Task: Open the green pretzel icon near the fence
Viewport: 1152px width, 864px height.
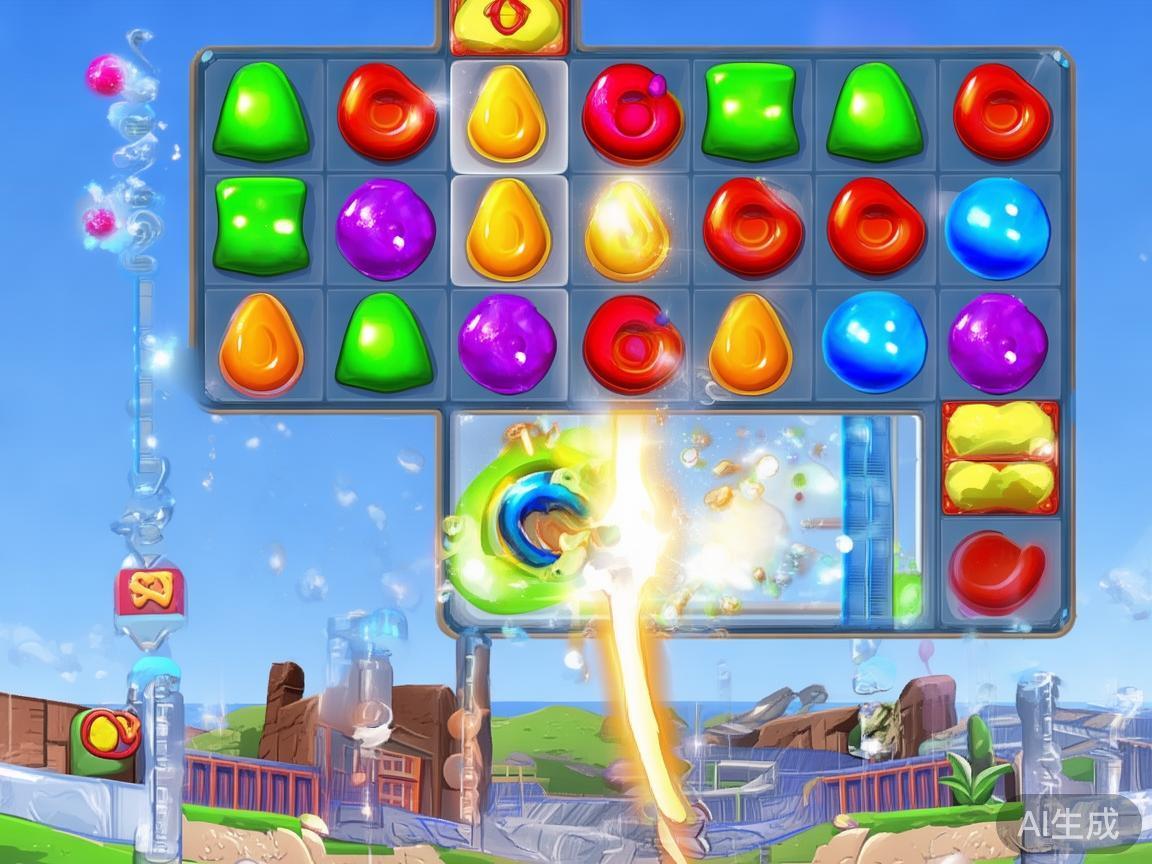Action: pyautogui.click(x=107, y=737)
